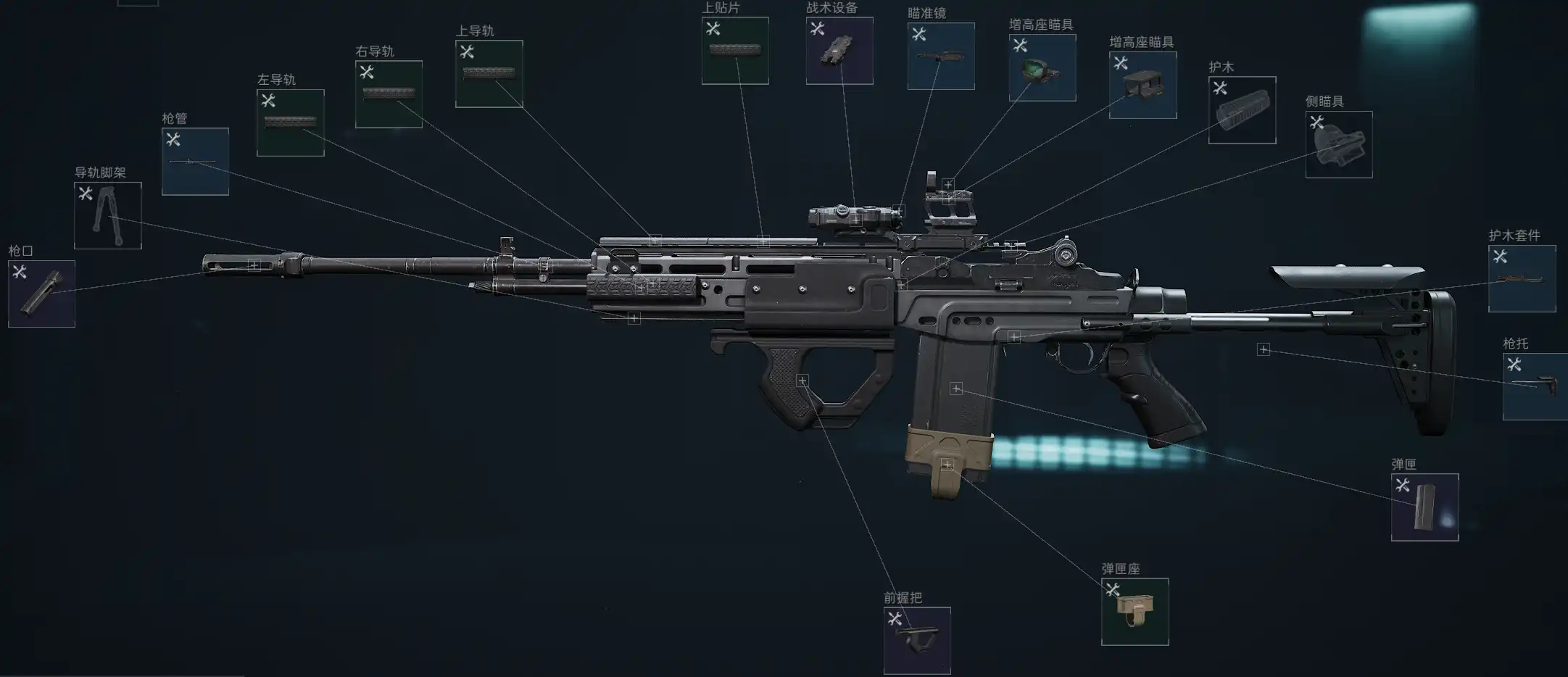Image resolution: width=1568 pixels, height=677 pixels.
Task: Select the 增高座瞄具 slot with green-lens sight
Action: pyautogui.click(x=1042, y=67)
